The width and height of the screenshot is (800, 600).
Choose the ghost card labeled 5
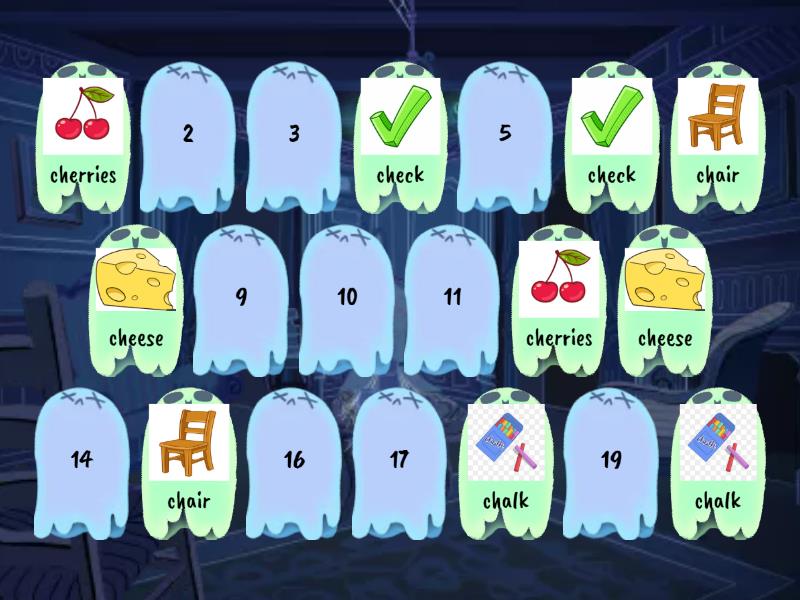(x=505, y=135)
